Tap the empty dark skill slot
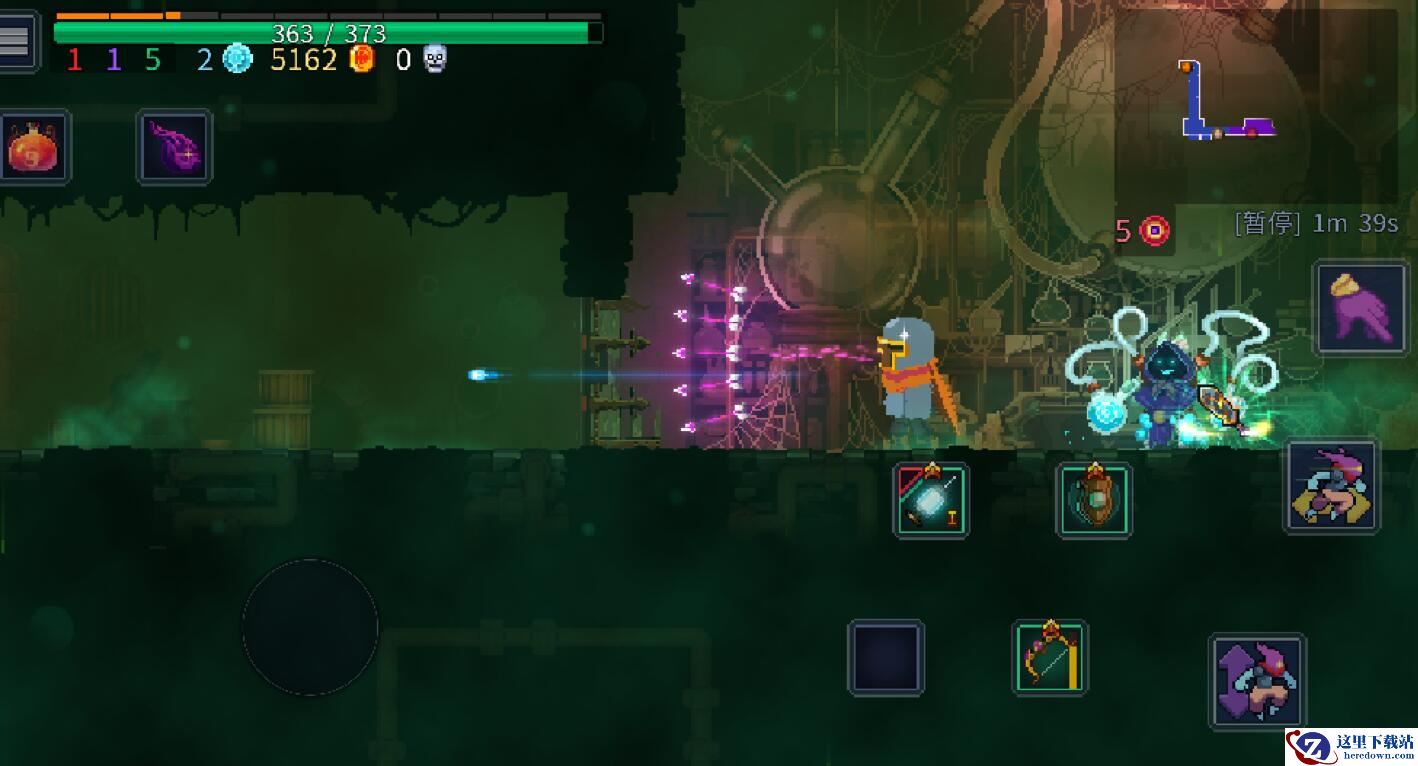 pyautogui.click(x=886, y=657)
